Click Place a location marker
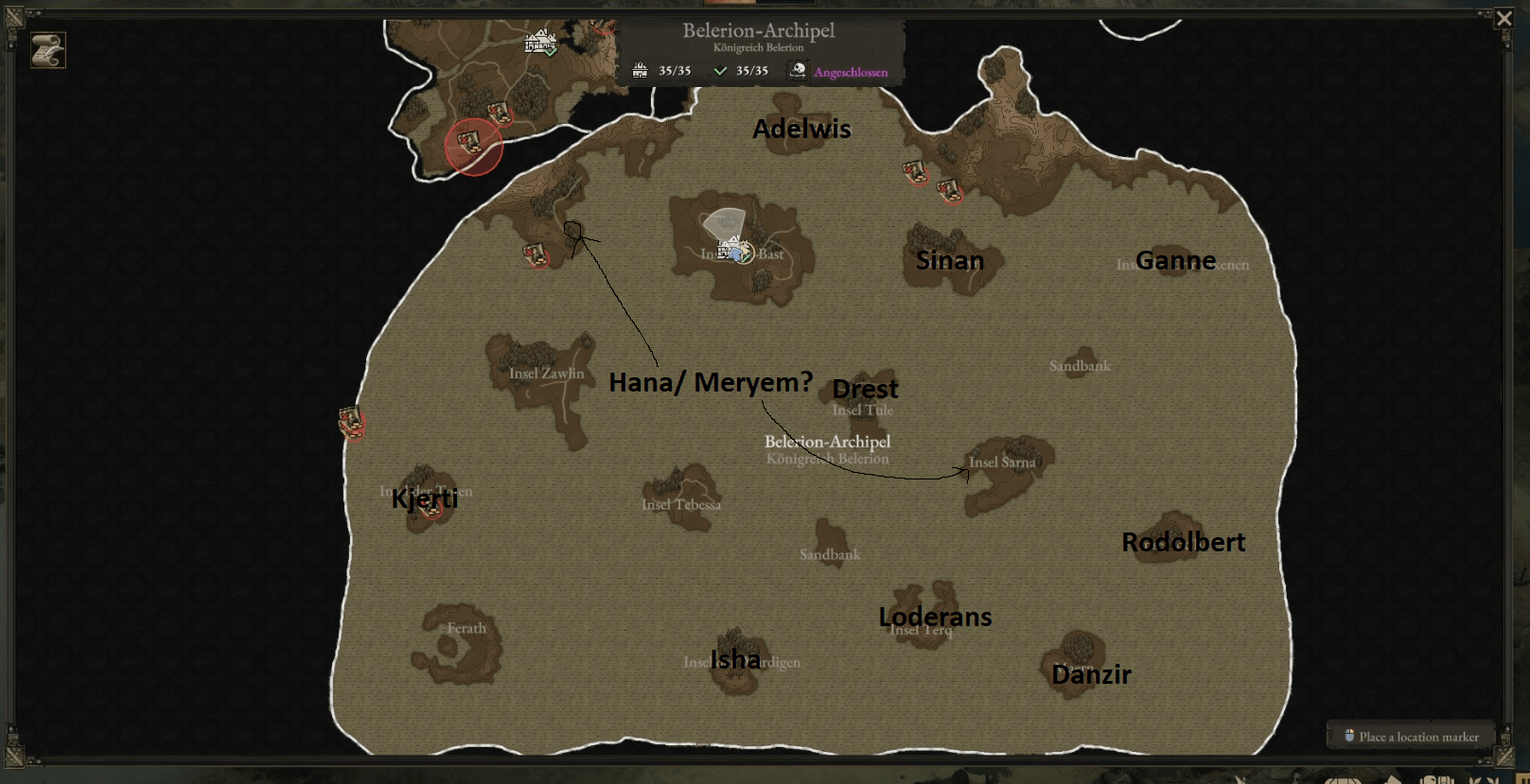This screenshot has width=1530, height=784. pos(1411,735)
